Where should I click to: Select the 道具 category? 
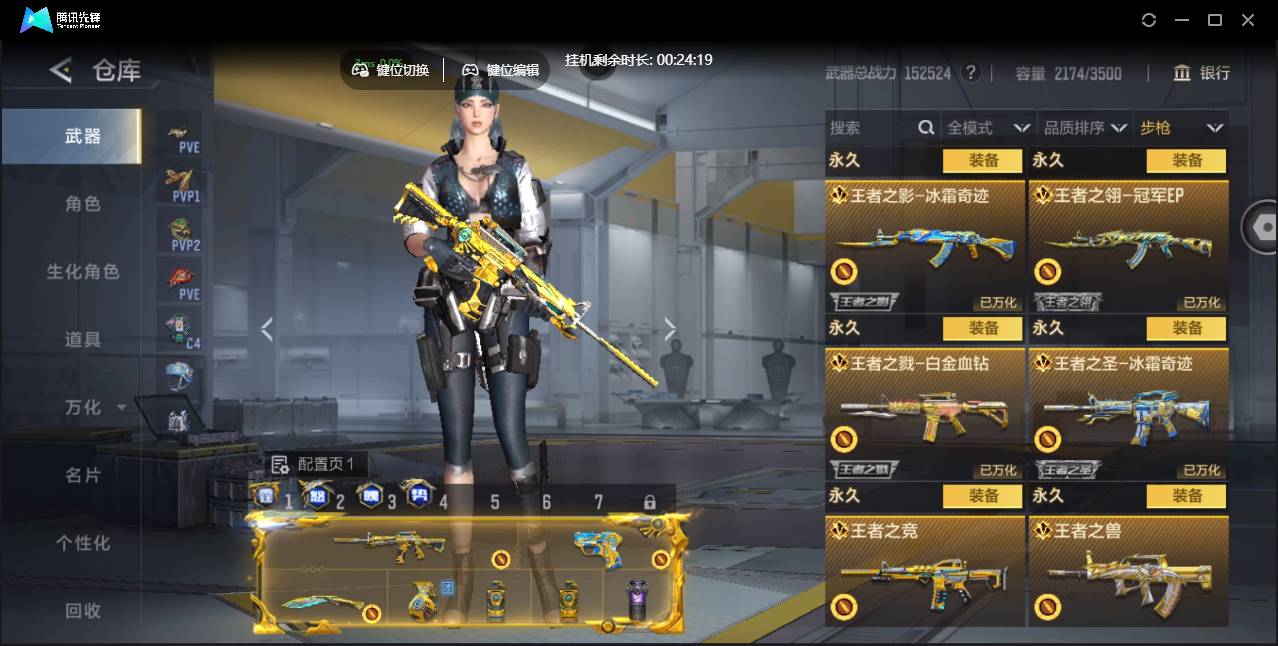tap(83, 340)
